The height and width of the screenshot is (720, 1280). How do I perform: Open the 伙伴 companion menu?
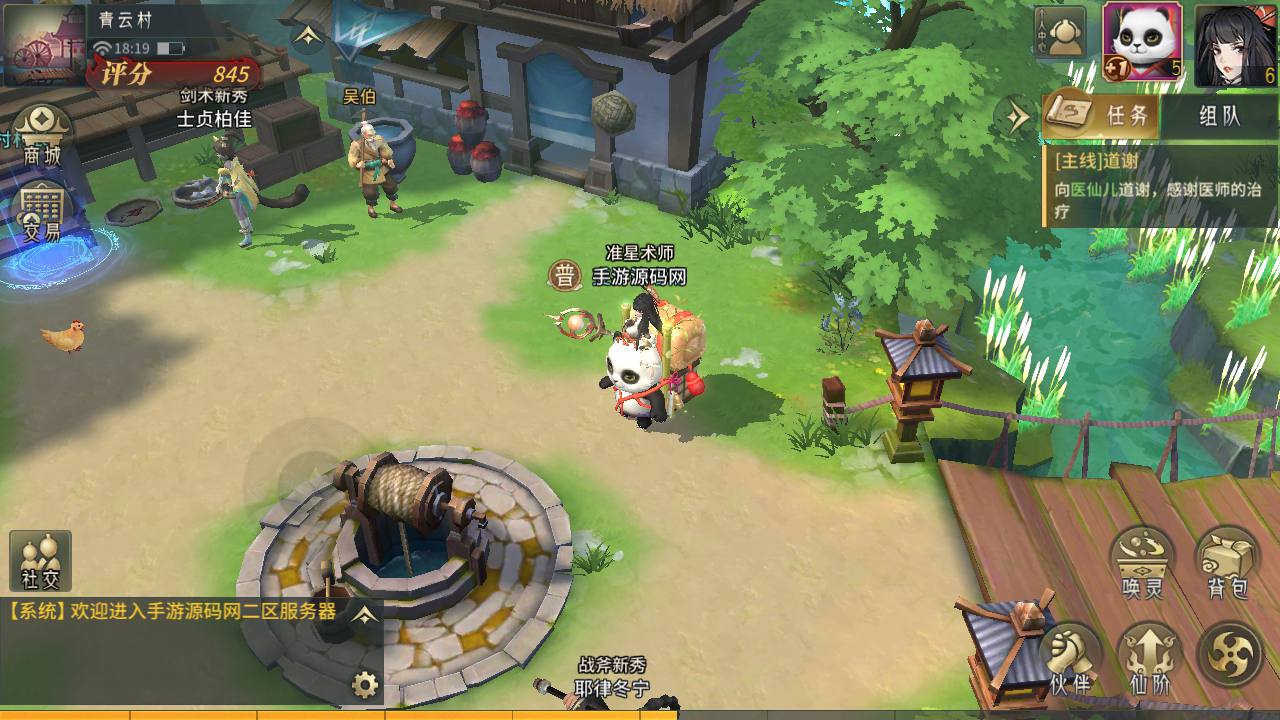1069,658
